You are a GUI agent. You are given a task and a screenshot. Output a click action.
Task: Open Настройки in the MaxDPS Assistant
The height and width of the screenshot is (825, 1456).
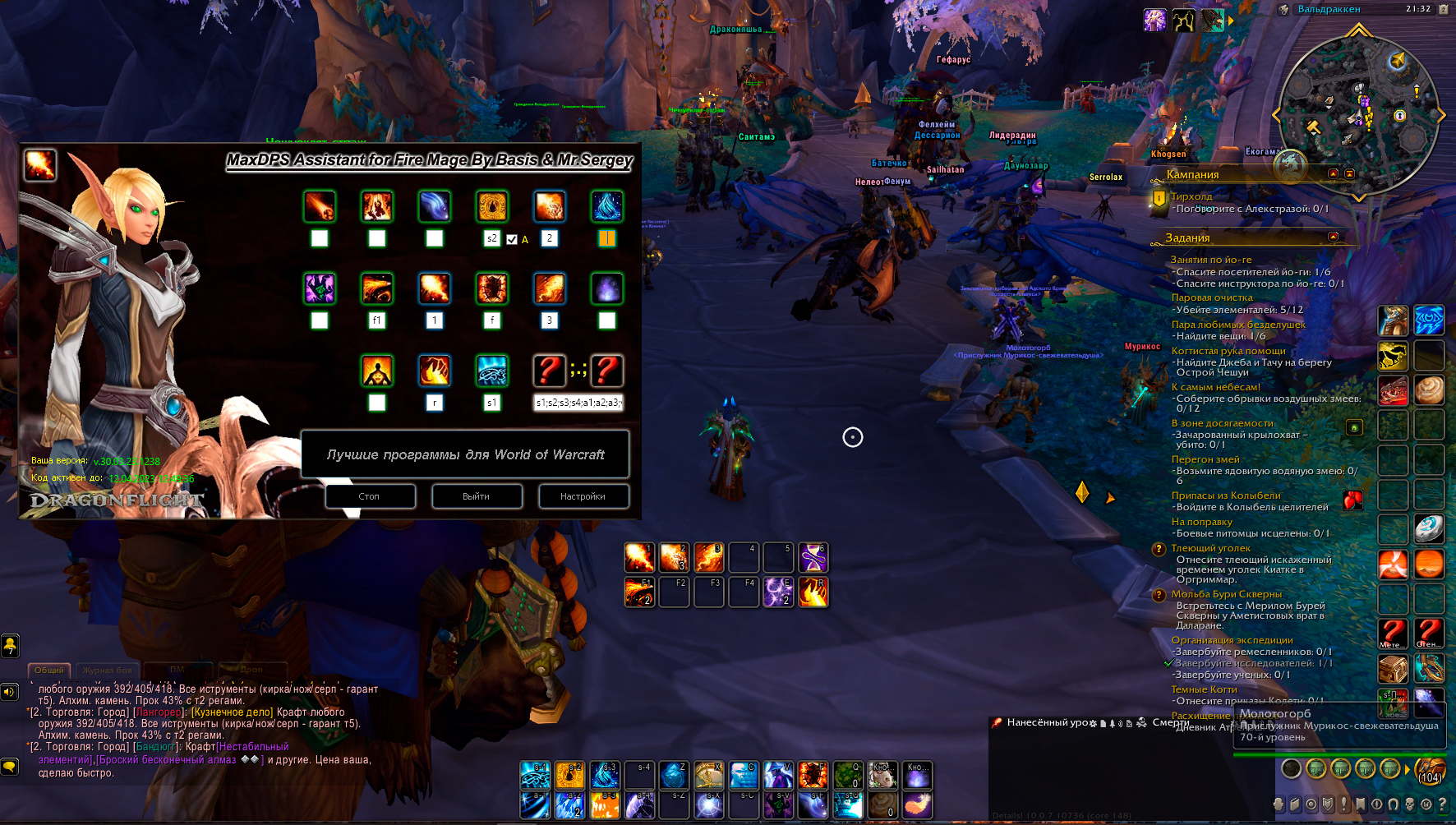point(583,496)
